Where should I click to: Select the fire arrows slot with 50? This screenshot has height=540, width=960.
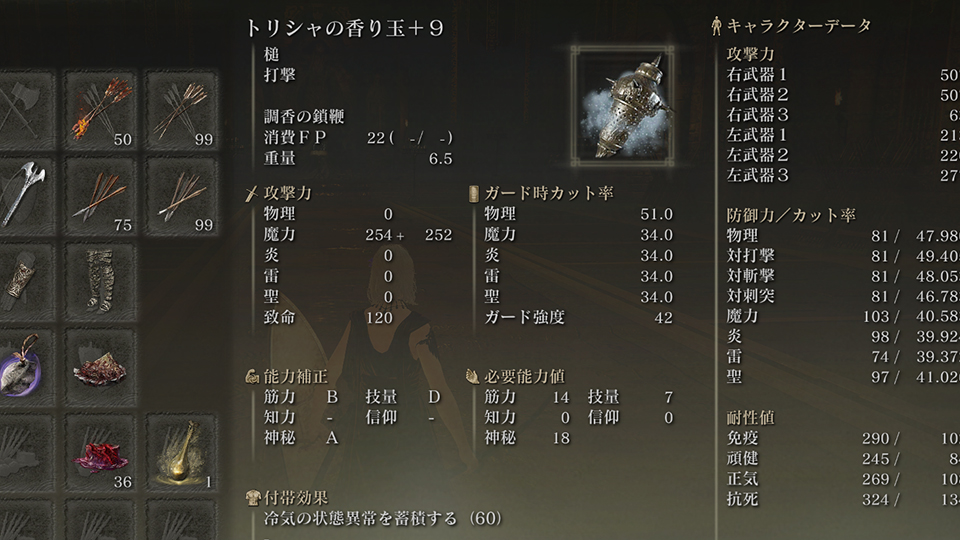(103, 111)
